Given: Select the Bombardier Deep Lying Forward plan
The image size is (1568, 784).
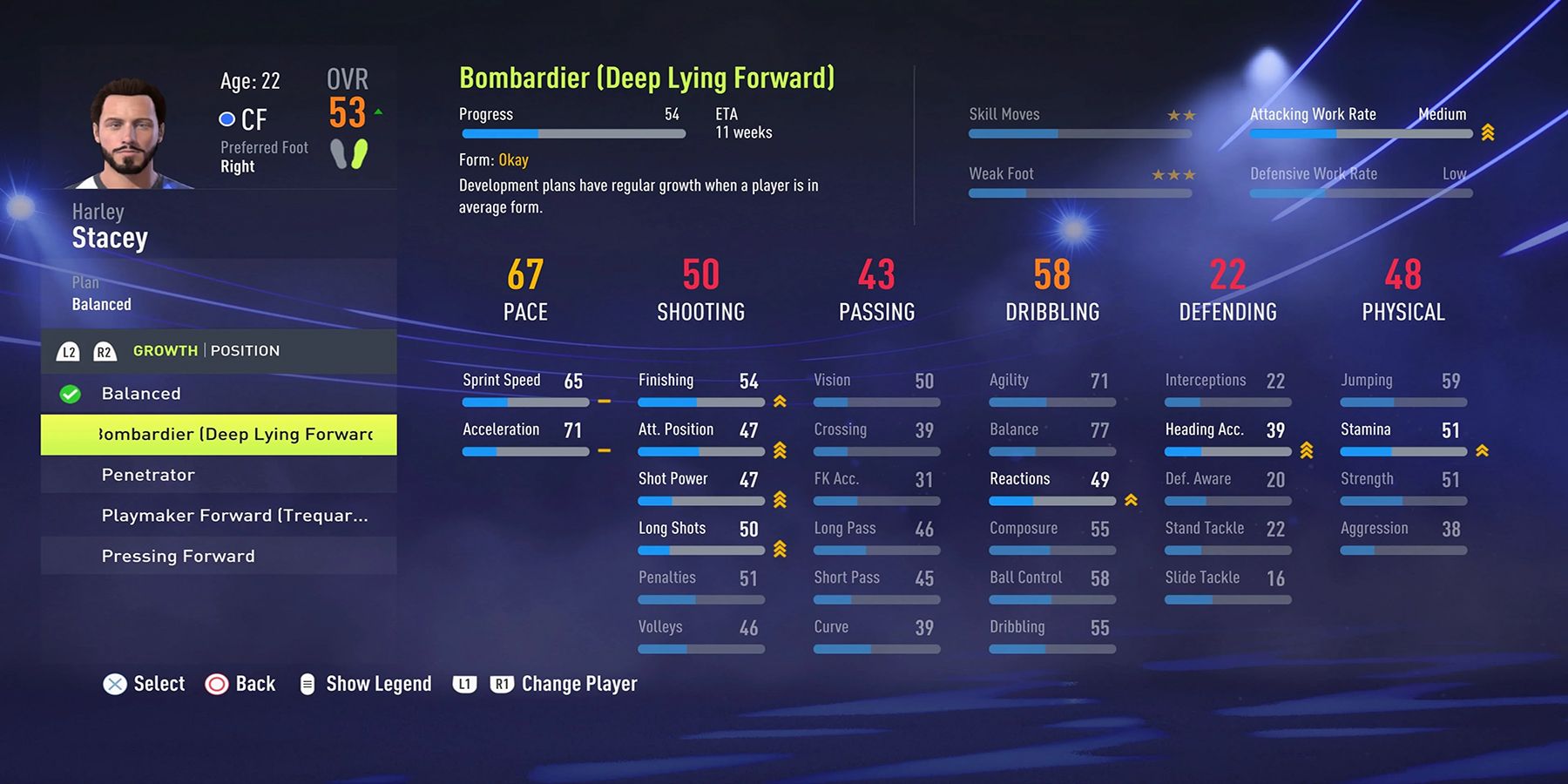Looking at the screenshot, I should tap(218, 434).
